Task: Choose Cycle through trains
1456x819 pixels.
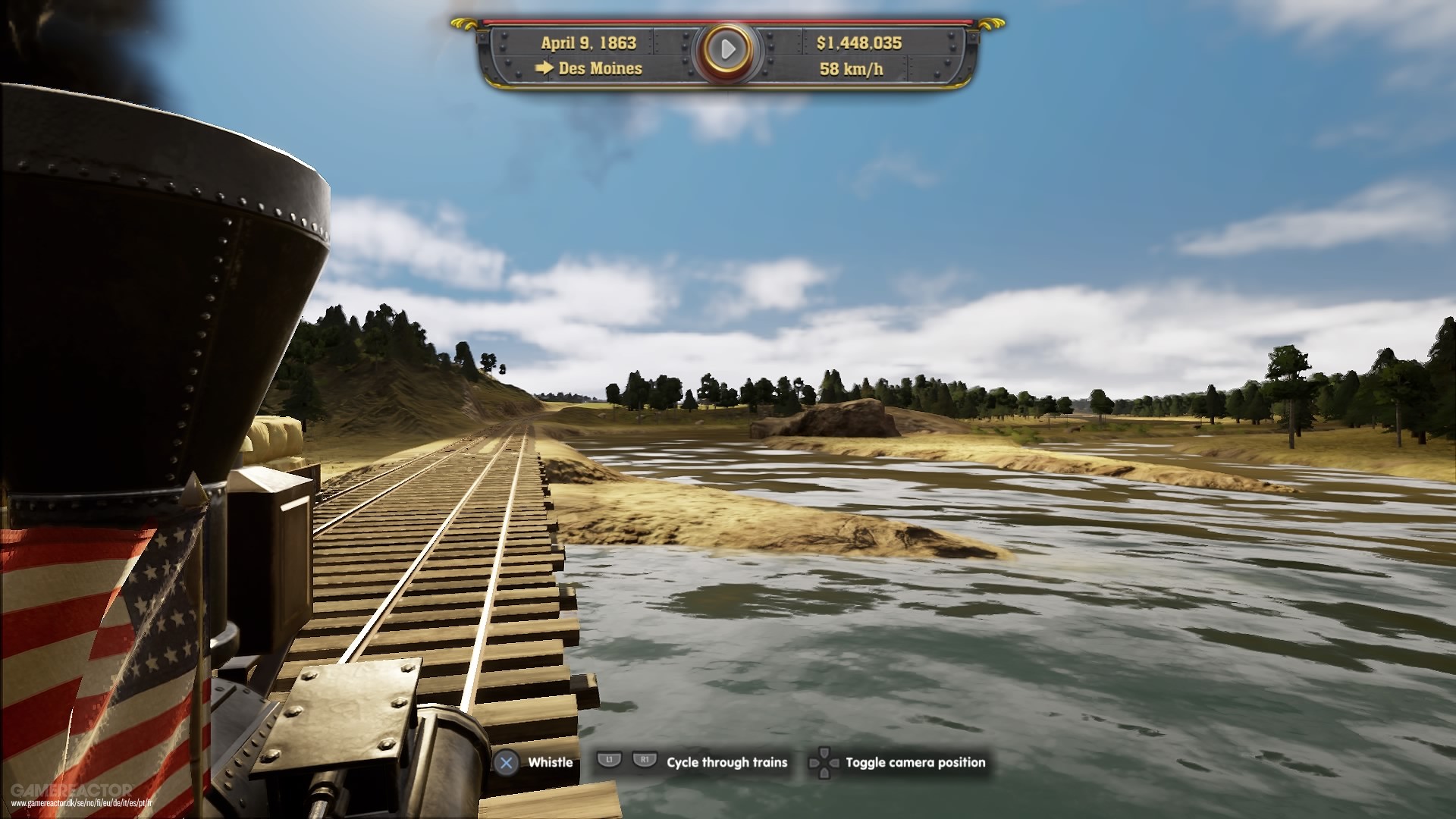Action: click(x=726, y=763)
